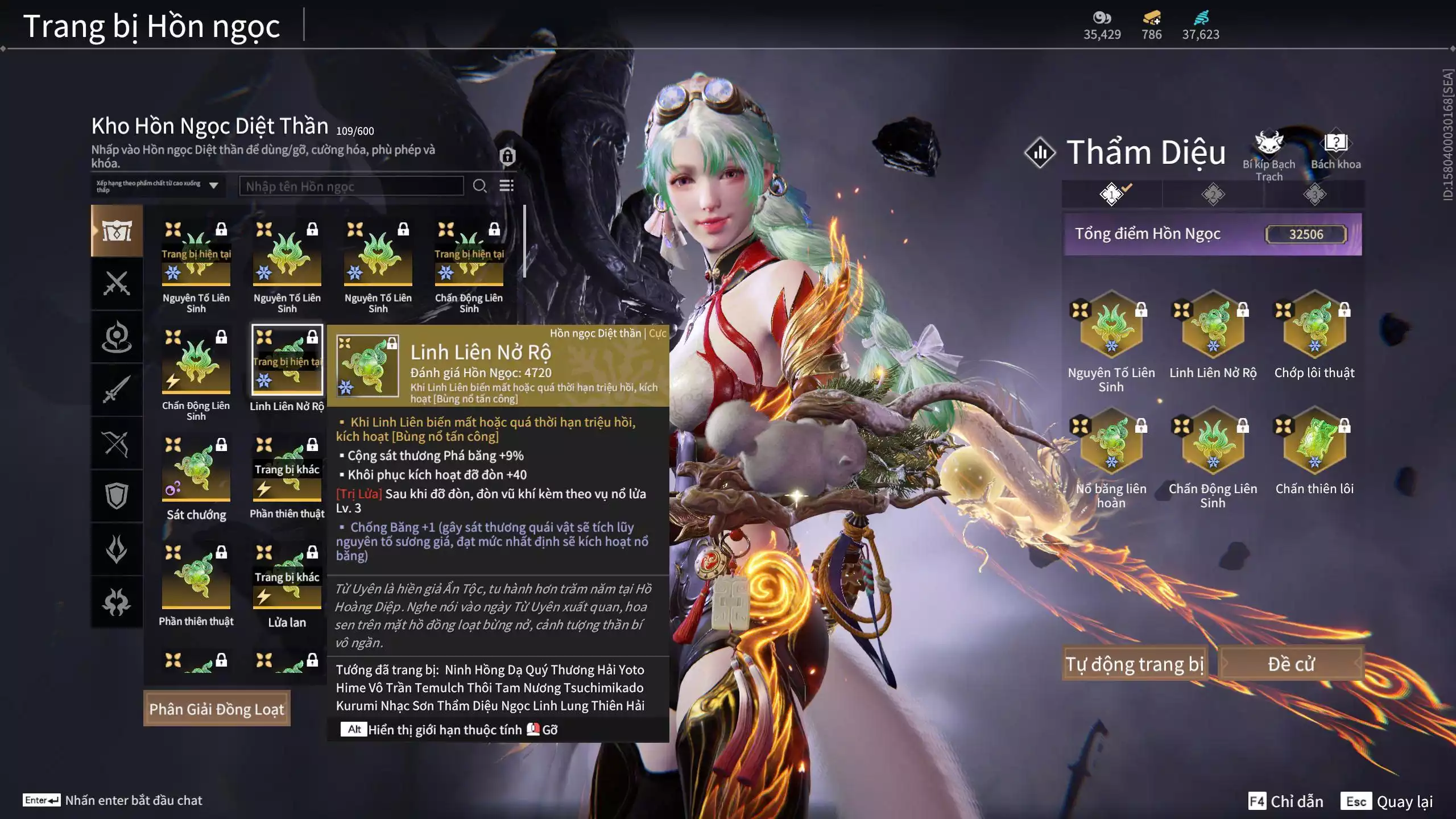Click the magnifier search icon
1456x819 pixels.
(x=479, y=186)
